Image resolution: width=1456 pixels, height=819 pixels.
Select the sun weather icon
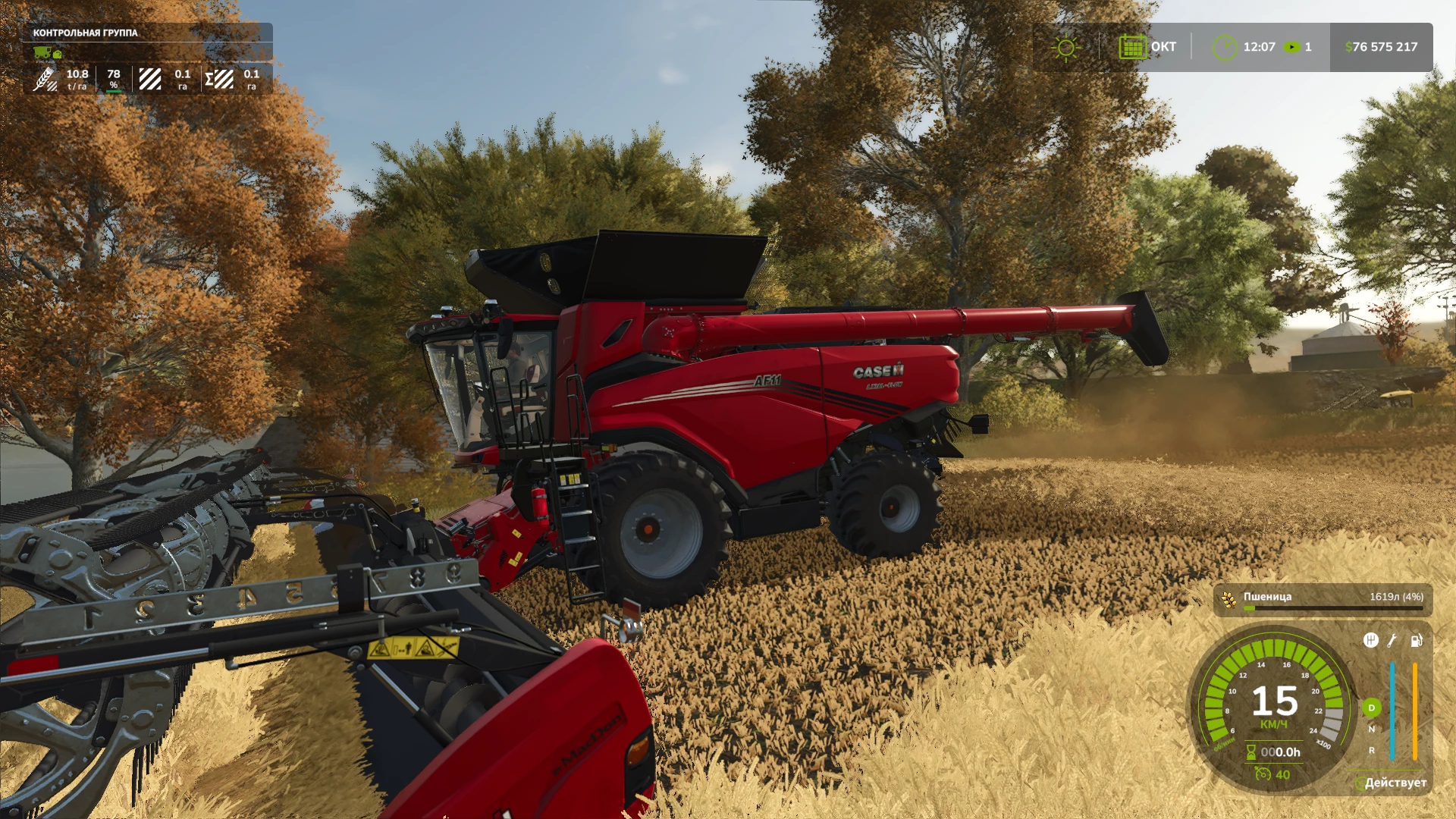coord(1067,47)
